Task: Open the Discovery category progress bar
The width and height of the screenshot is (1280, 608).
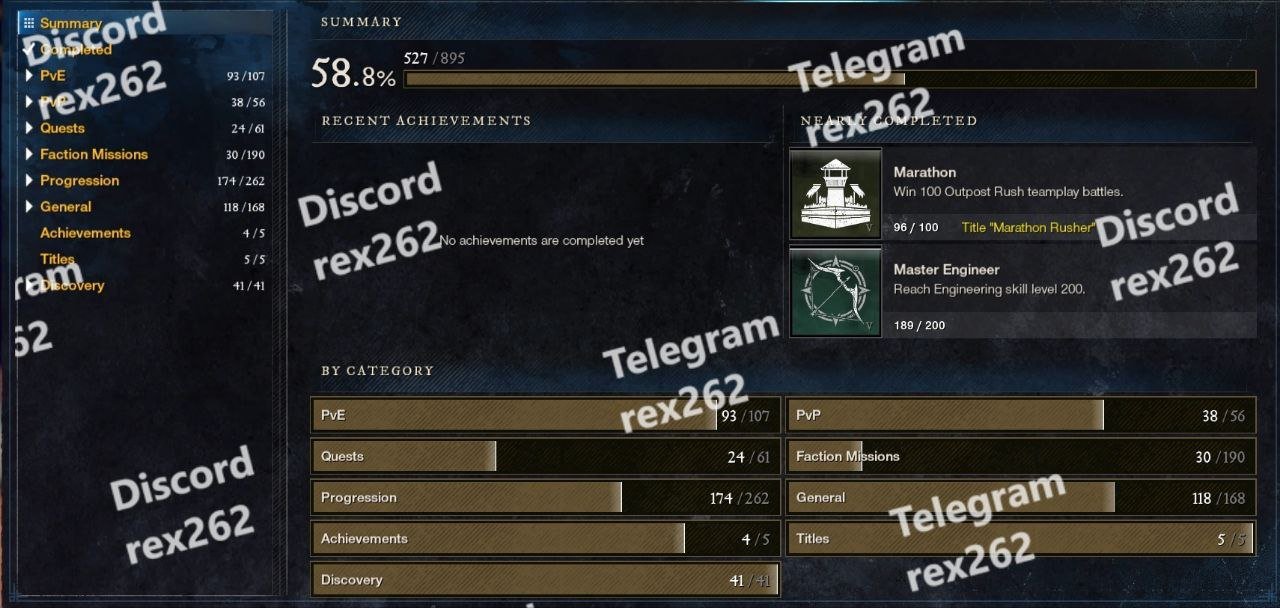Action: tap(545, 580)
